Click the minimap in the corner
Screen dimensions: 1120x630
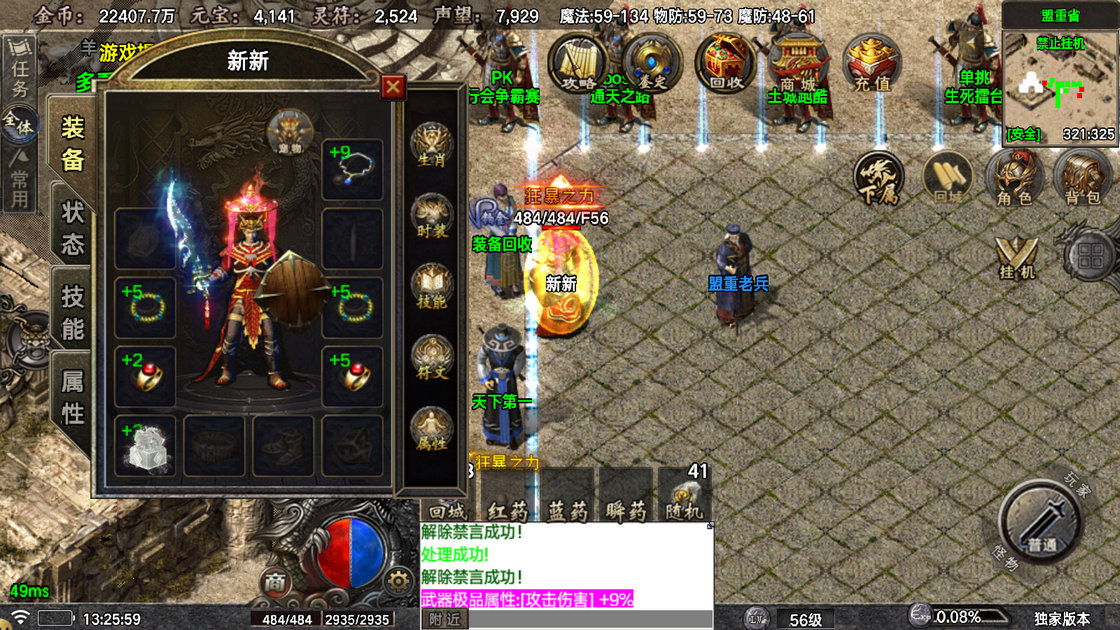[1060, 86]
